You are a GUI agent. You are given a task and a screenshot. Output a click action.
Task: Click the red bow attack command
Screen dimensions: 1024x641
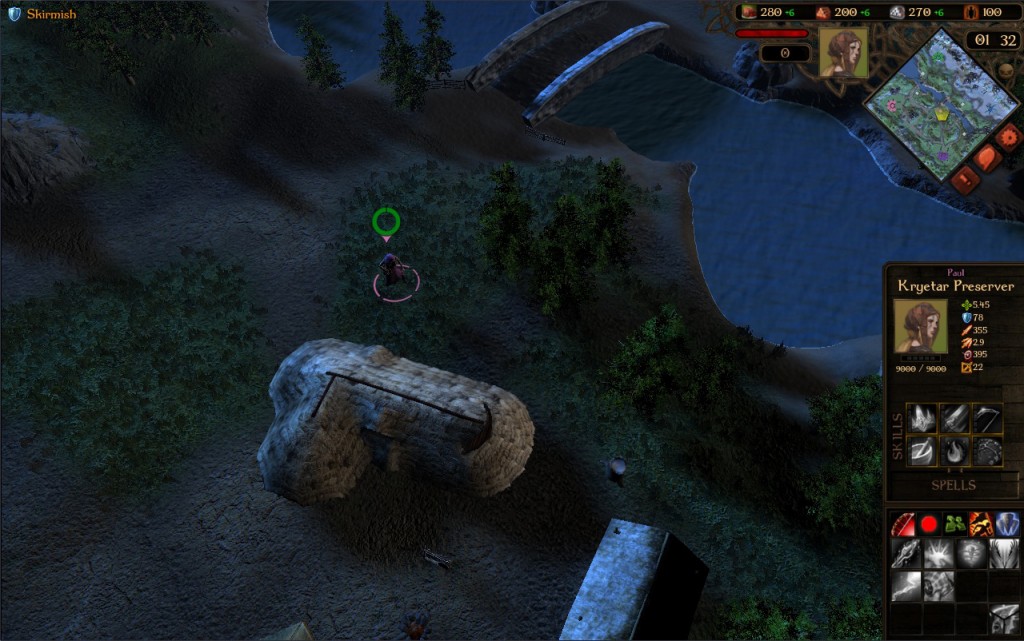(x=904, y=523)
